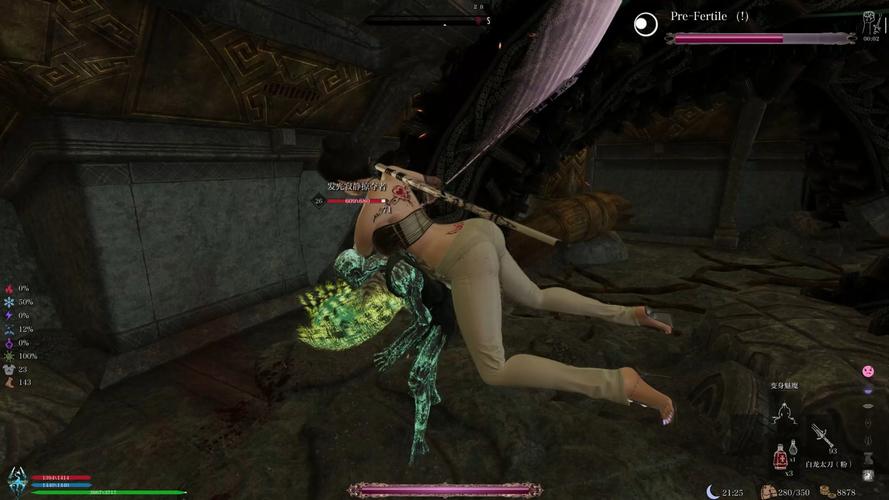Click the crescent moon clock icon
The width and height of the screenshot is (889, 500).
[x=712, y=491]
